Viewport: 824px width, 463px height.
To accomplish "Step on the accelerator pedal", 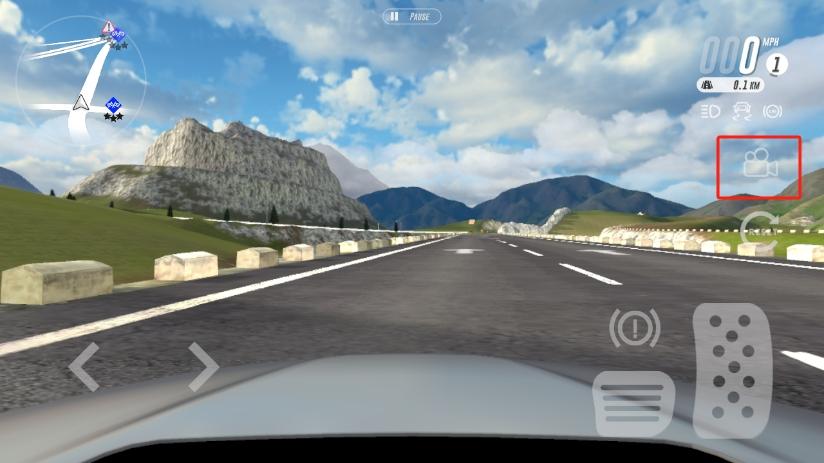I will click(732, 370).
